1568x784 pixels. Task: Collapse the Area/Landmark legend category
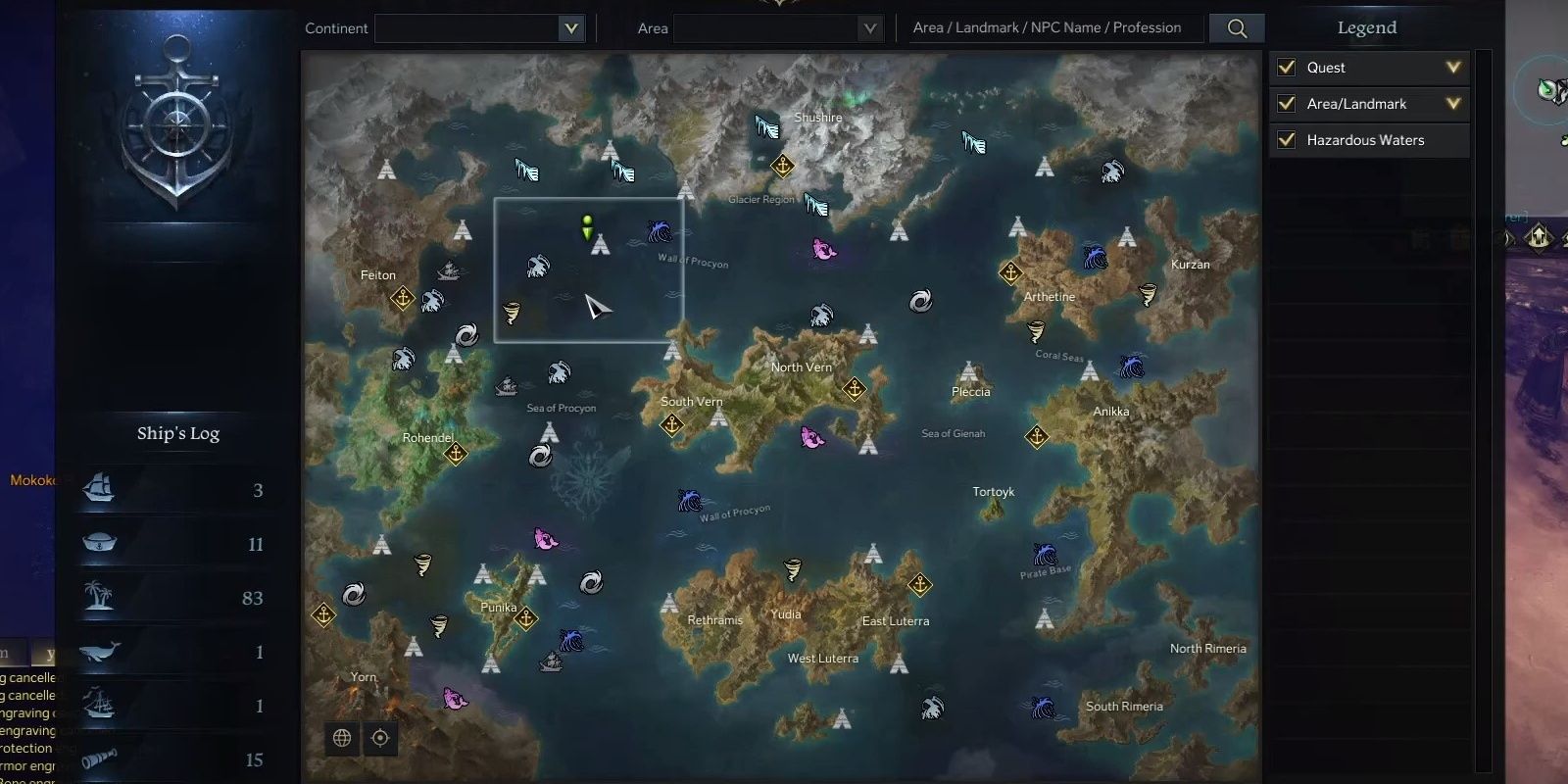pos(1453,103)
